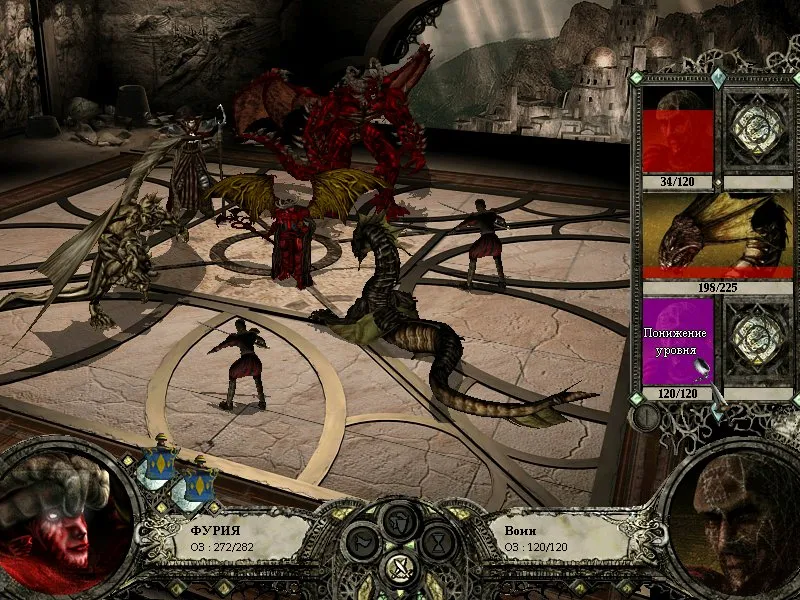
Task: Pick the red unit card with 34/120 health
Action: [x=677, y=131]
